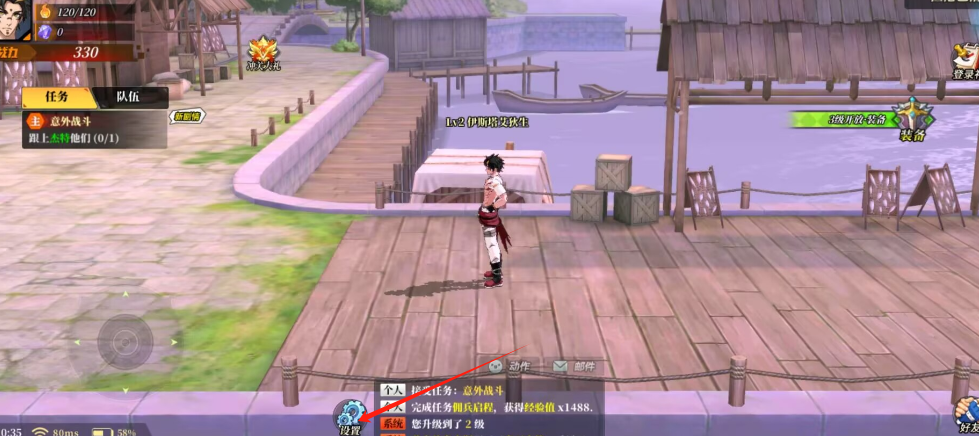This screenshot has height=436, width=979.
Task: Open the 装备 equipment icon
Action: click(912, 121)
